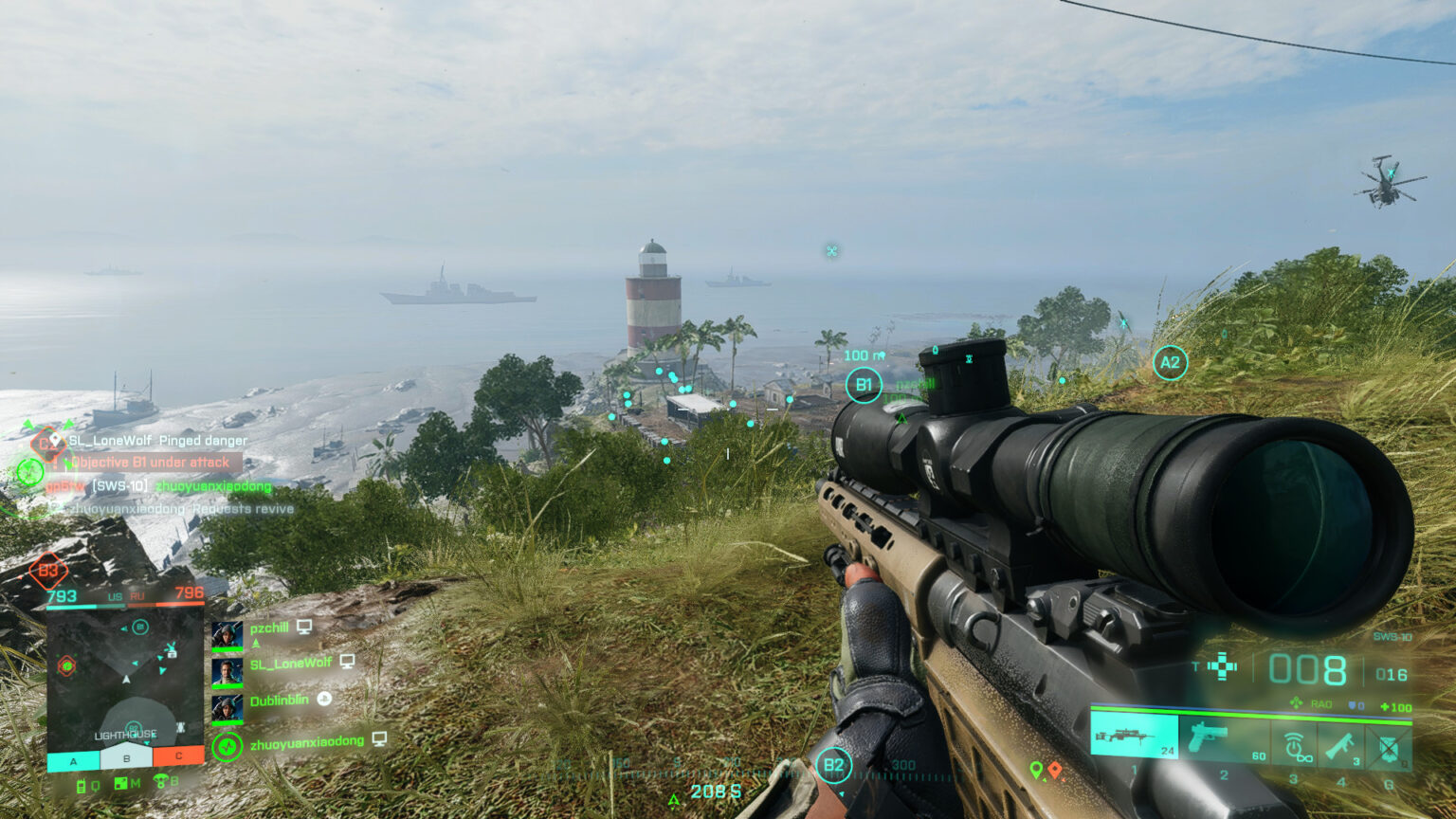Image resolution: width=1456 pixels, height=819 pixels.
Task: Select the Lighthouse sector B segment
Action: (126, 757)
